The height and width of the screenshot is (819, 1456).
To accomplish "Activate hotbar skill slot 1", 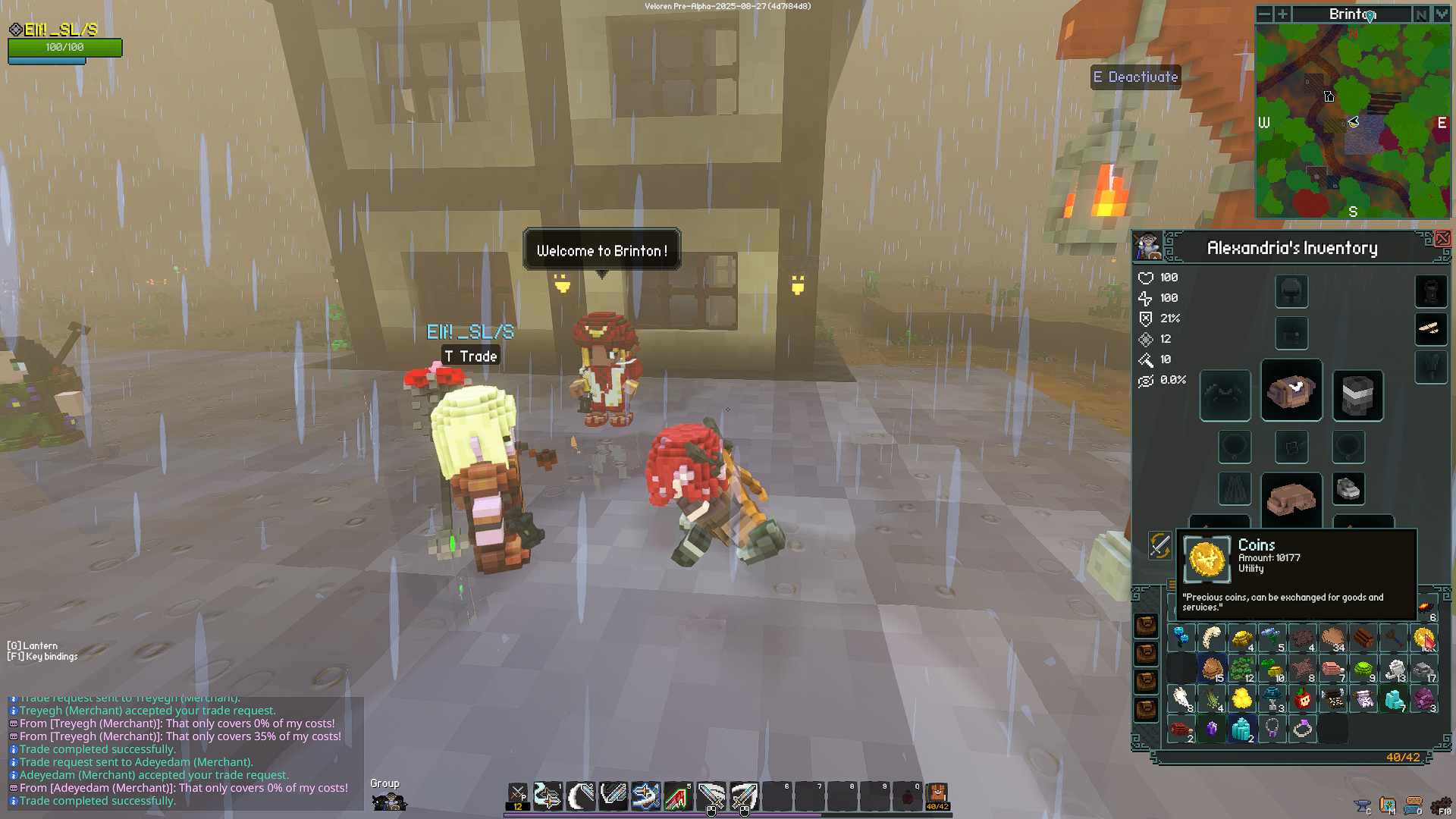I will pyautogui.click(x=548, y=796).
